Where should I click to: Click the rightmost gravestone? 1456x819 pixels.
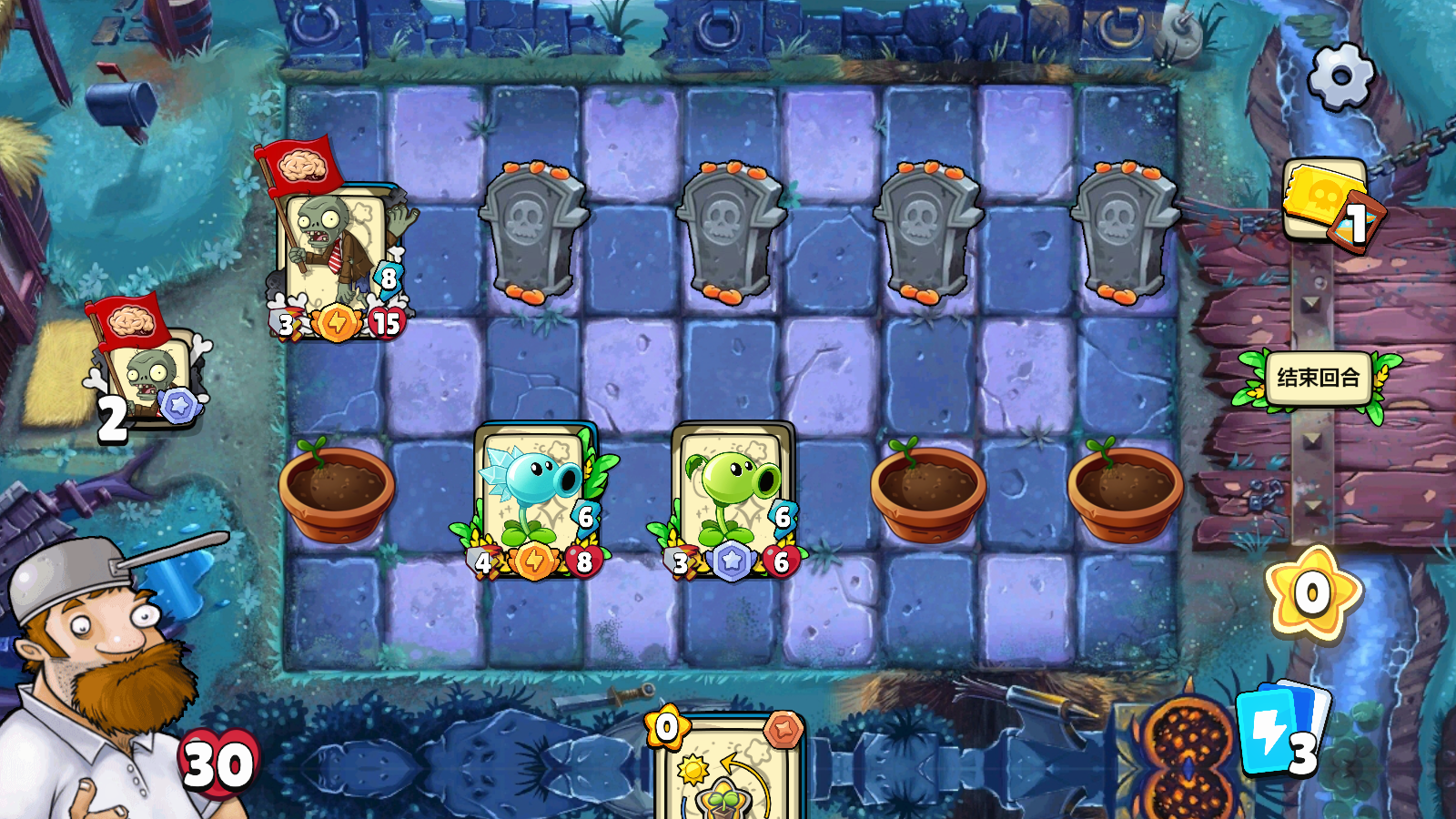pyautogui.click(x=1126, y=227)
